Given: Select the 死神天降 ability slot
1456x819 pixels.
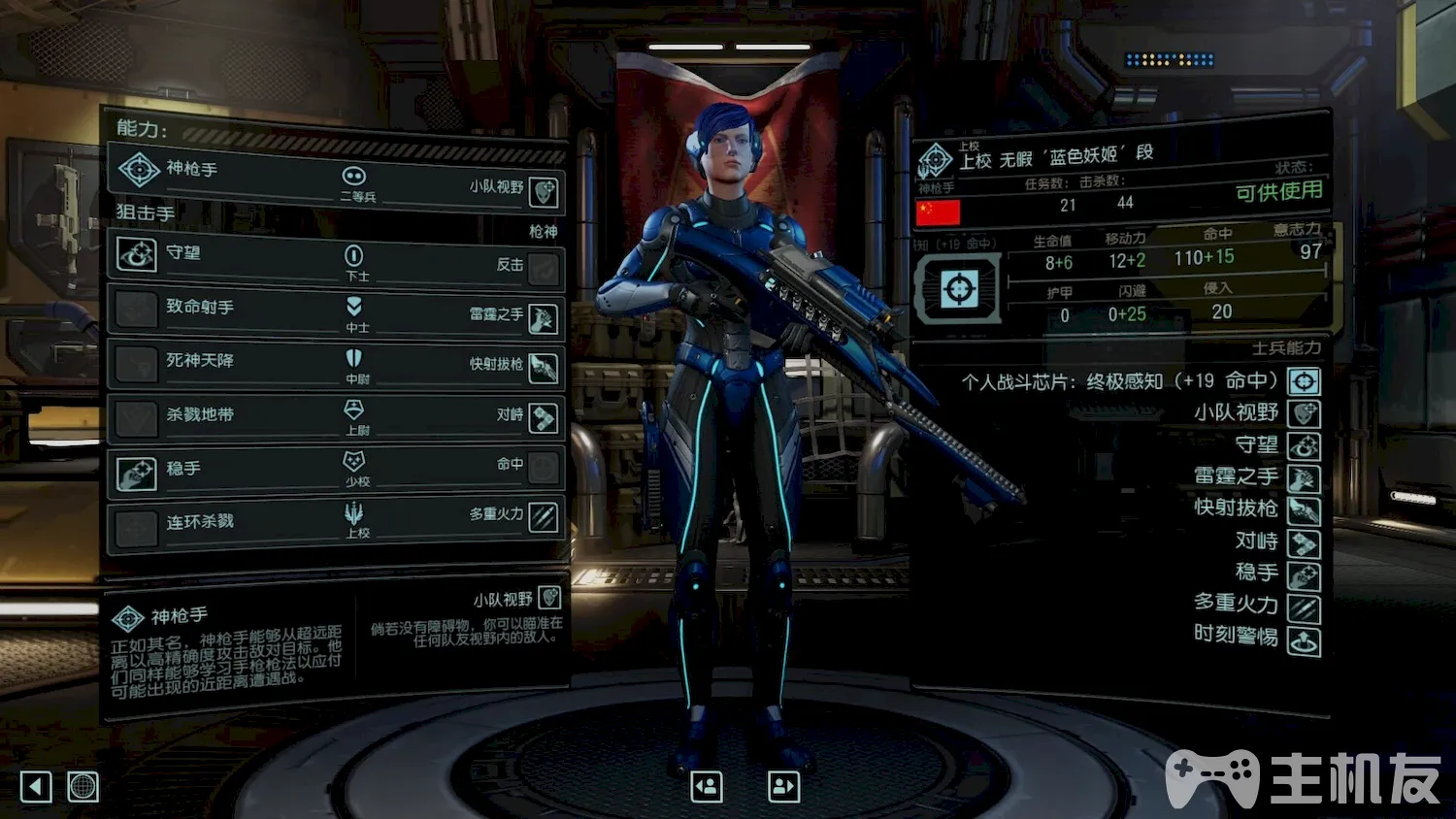Looking at the screenshot, I should 137,364.
